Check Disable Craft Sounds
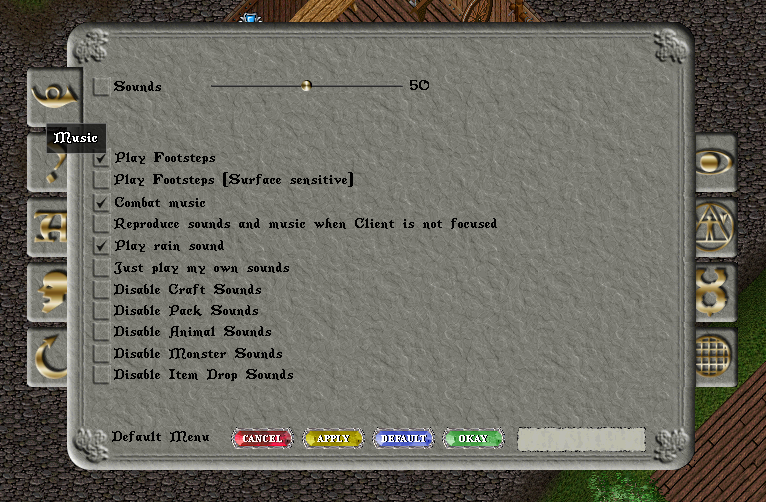Image resolution: width=766 pixels, height=502 pixels. pyautogui.click(x=101, y=290)
